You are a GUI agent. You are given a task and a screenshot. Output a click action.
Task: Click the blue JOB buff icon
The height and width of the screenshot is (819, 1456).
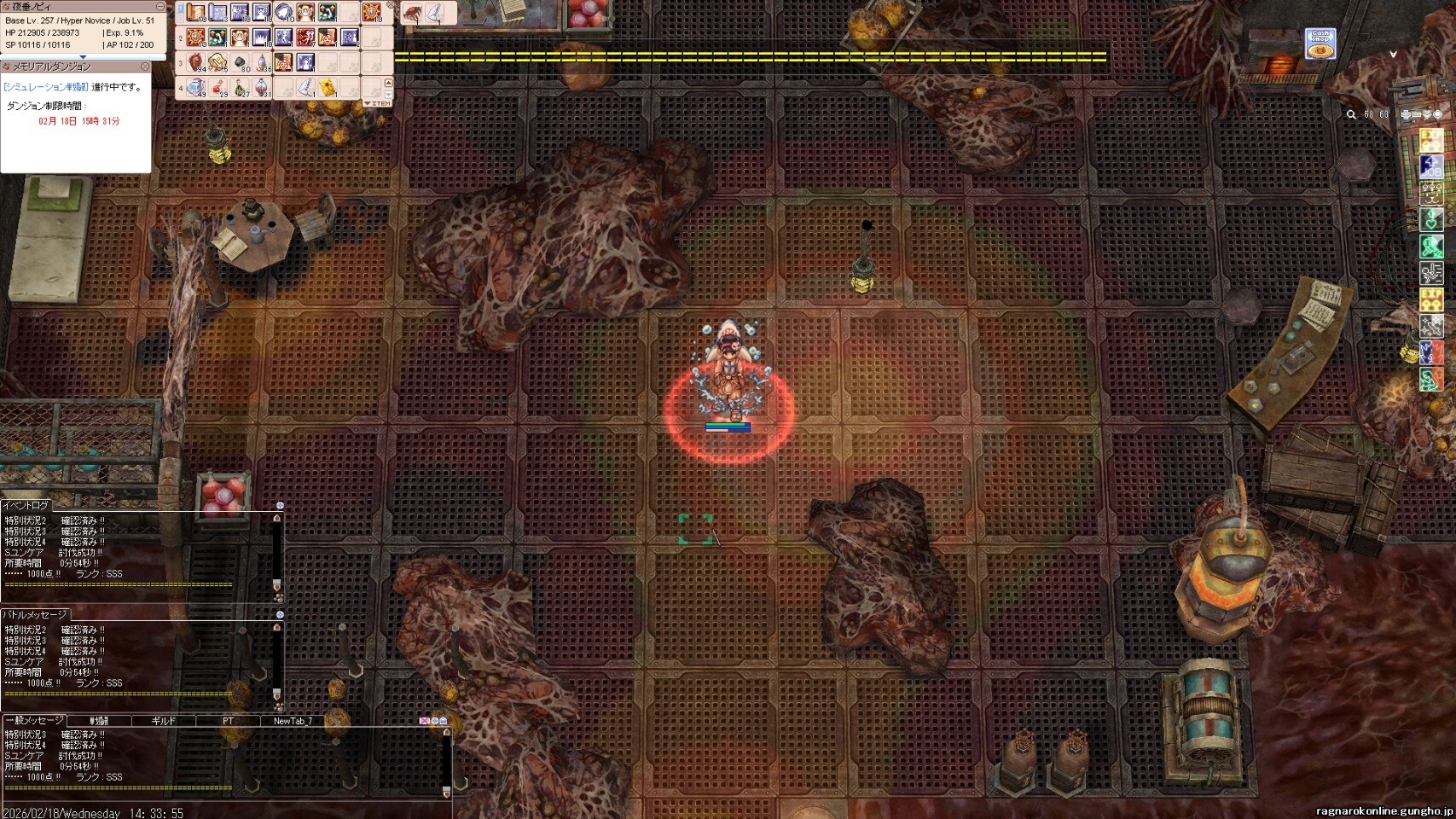click(x=1430, y=166)
